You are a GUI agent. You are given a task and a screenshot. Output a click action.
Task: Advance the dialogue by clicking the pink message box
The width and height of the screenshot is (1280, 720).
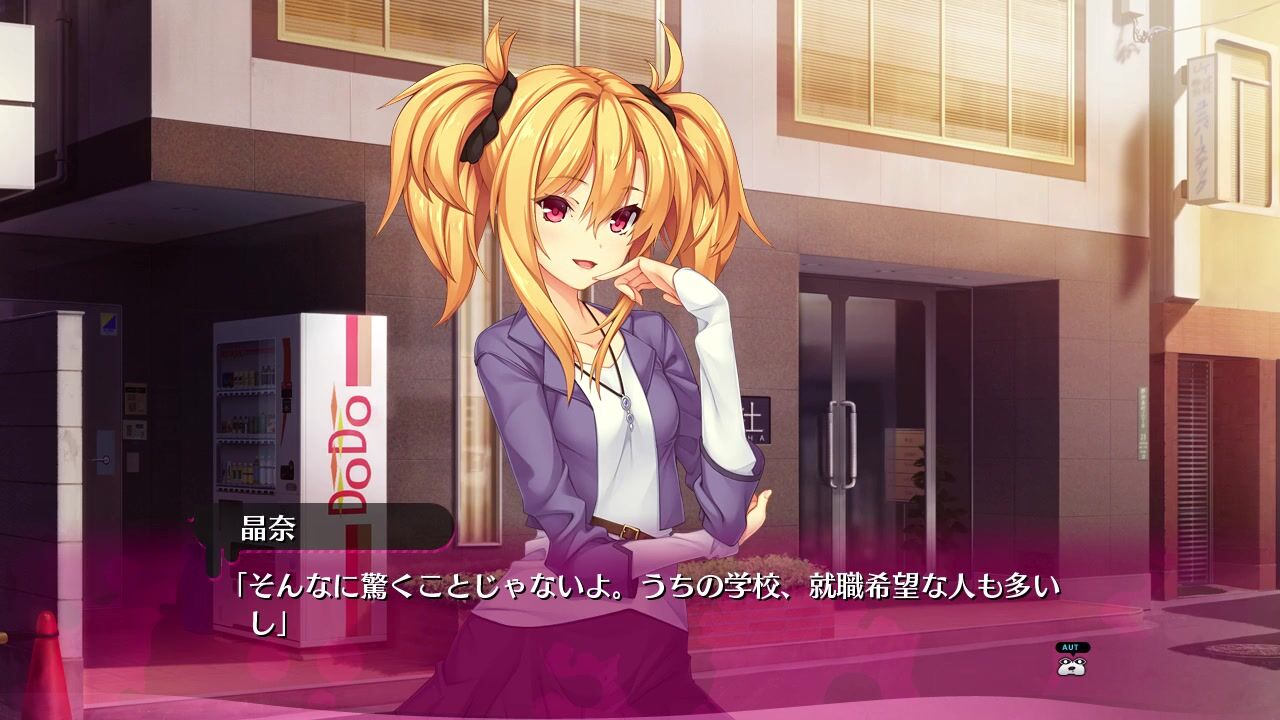tap(640, 640)
